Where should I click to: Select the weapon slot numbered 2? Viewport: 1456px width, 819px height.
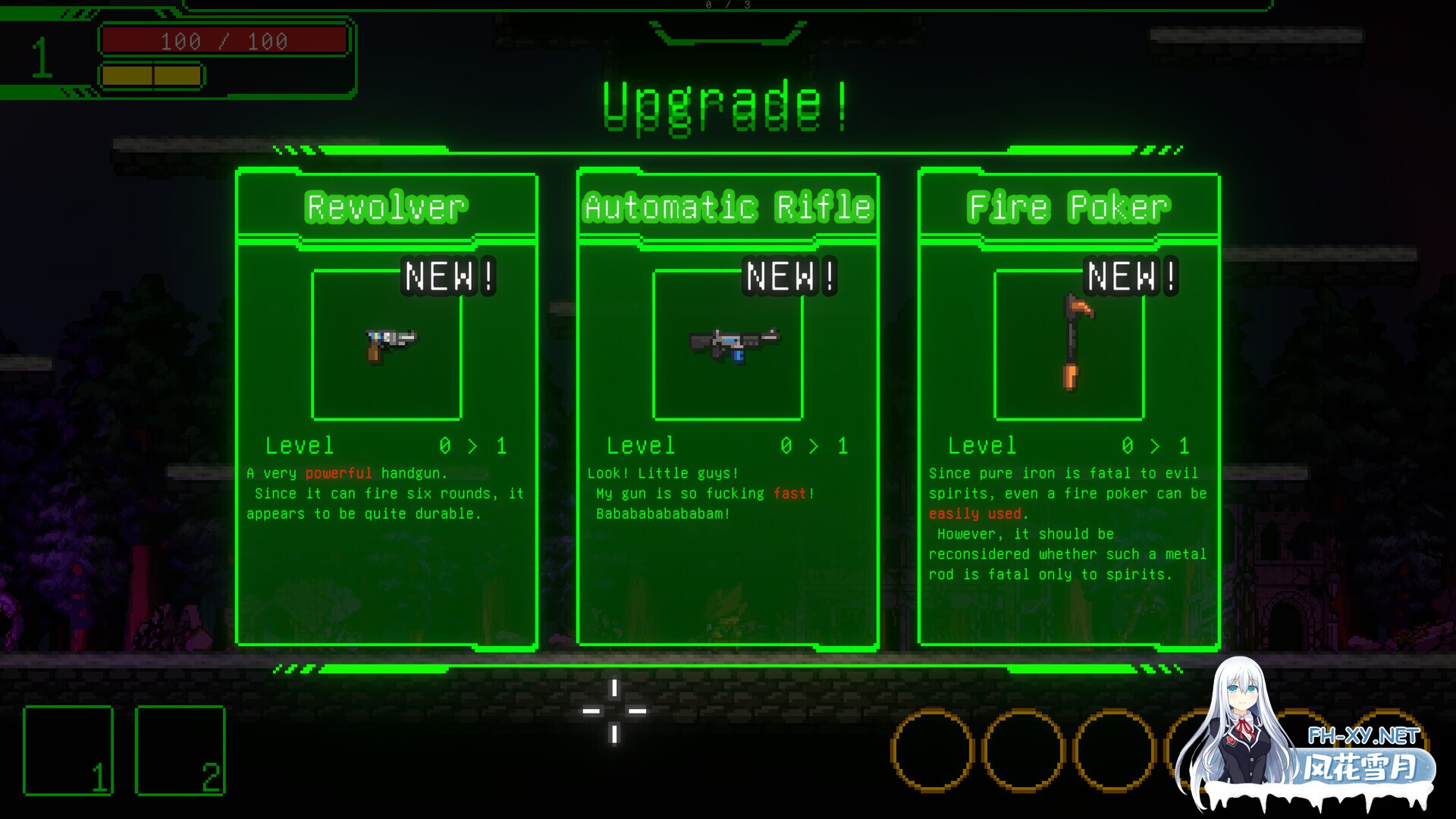(180, 750)
